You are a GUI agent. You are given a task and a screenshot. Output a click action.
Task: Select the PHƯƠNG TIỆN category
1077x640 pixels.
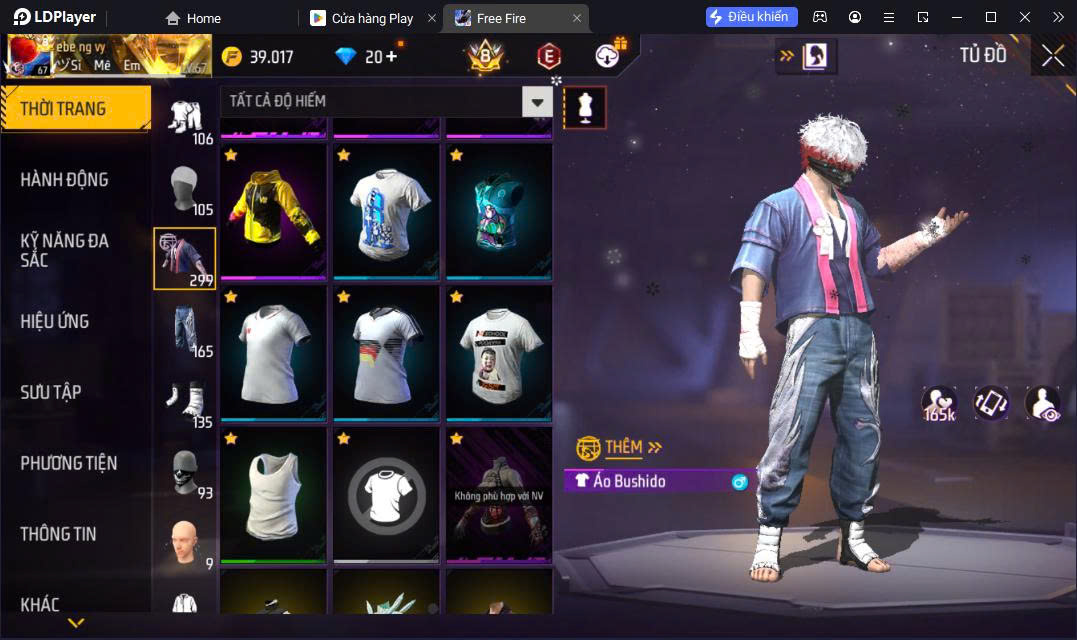pos(69,463)
